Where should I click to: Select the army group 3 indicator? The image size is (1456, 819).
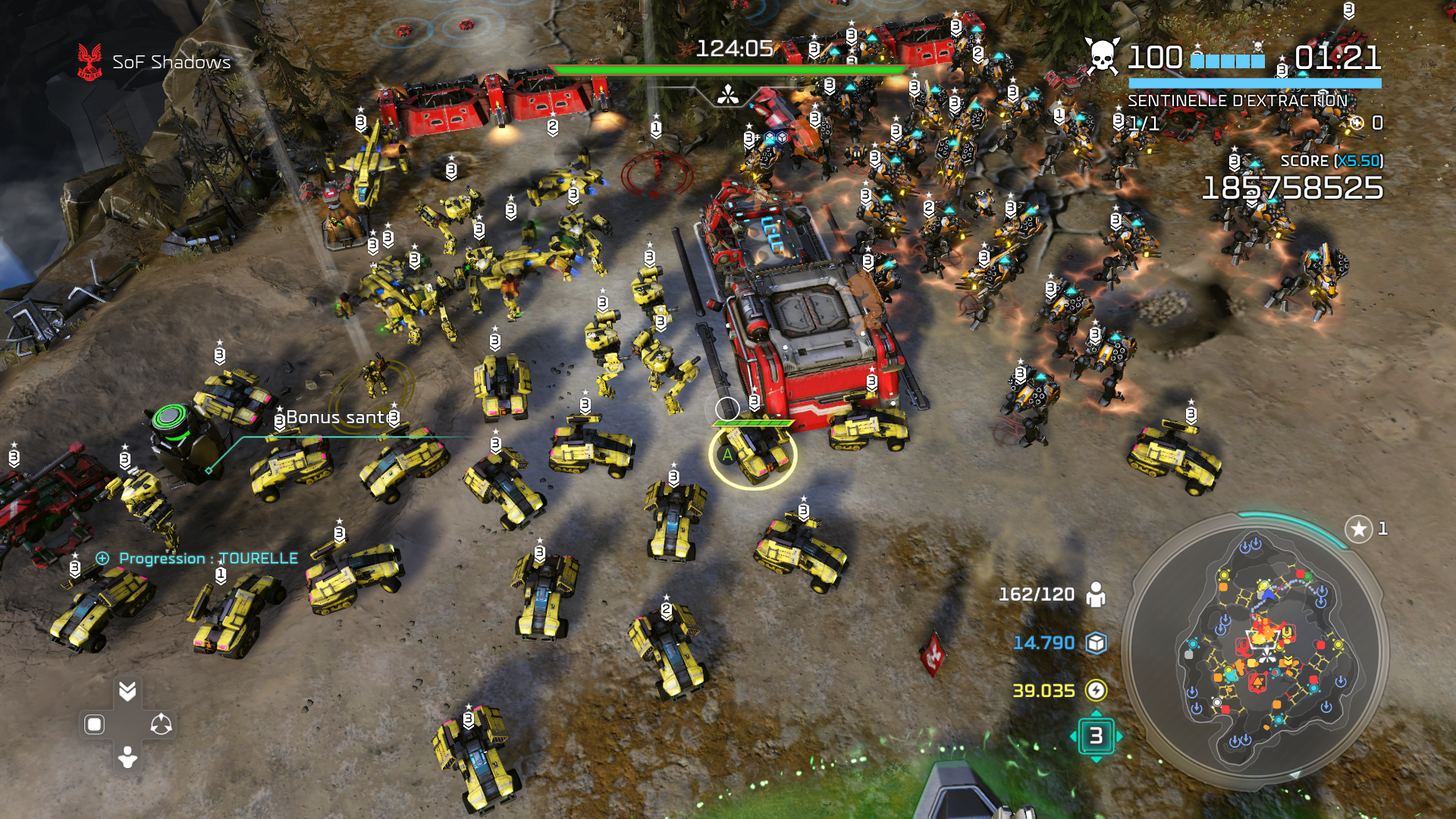click(x=1096, y=736)
